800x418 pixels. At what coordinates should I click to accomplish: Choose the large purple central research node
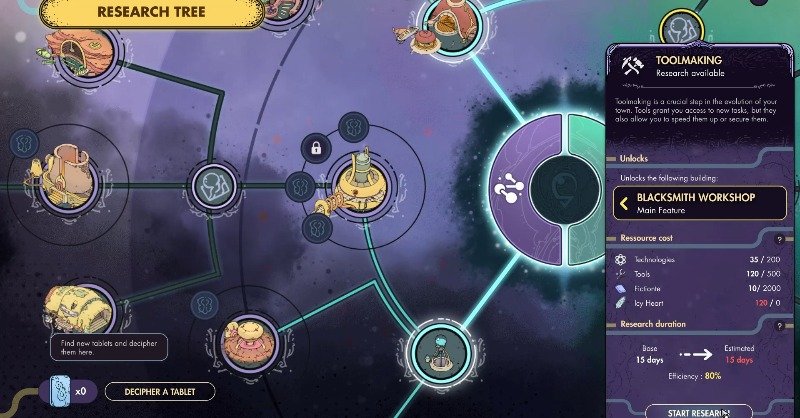click(x=523, y=187)
